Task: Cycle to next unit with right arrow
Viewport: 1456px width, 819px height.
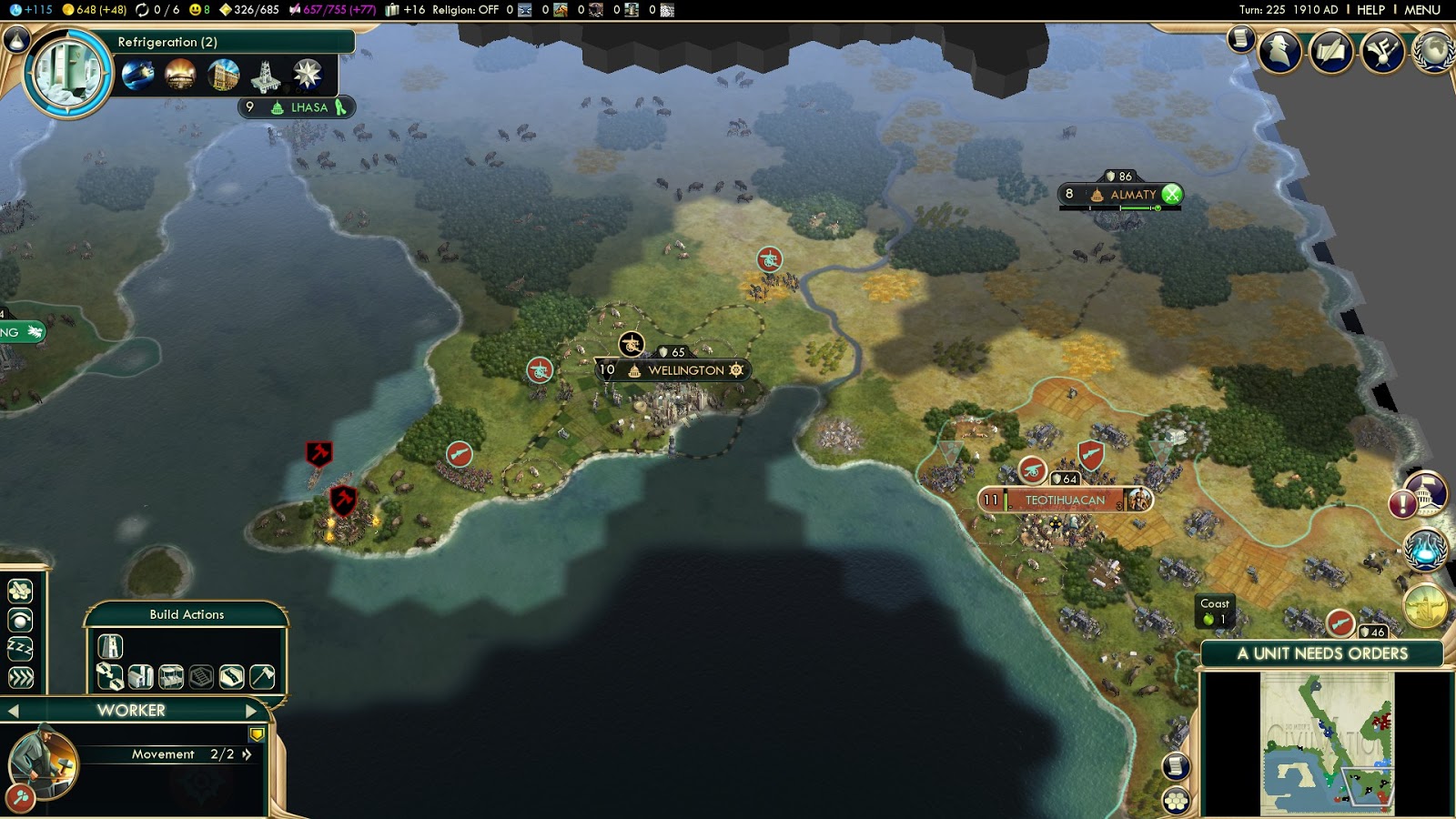Action: point(250,711)
